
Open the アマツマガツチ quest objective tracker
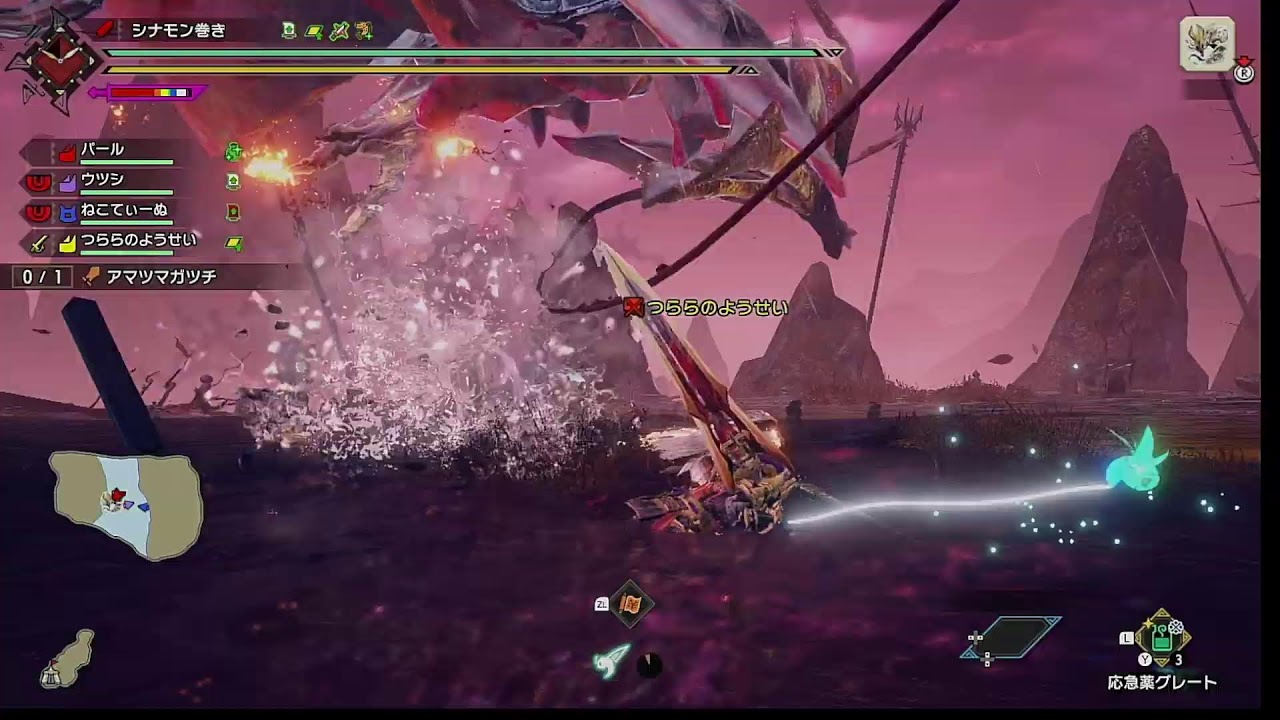[148, 277]
